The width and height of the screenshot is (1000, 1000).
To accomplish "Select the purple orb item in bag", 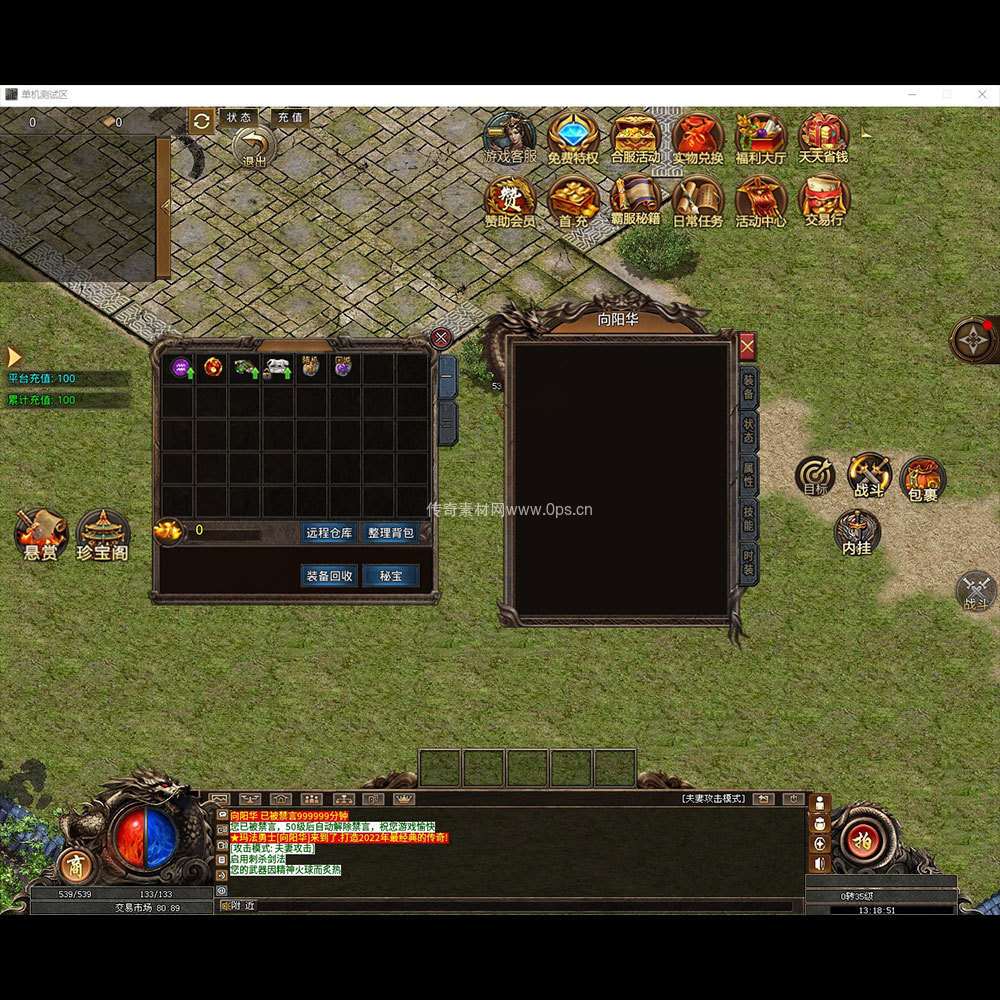I will [181, 368].
